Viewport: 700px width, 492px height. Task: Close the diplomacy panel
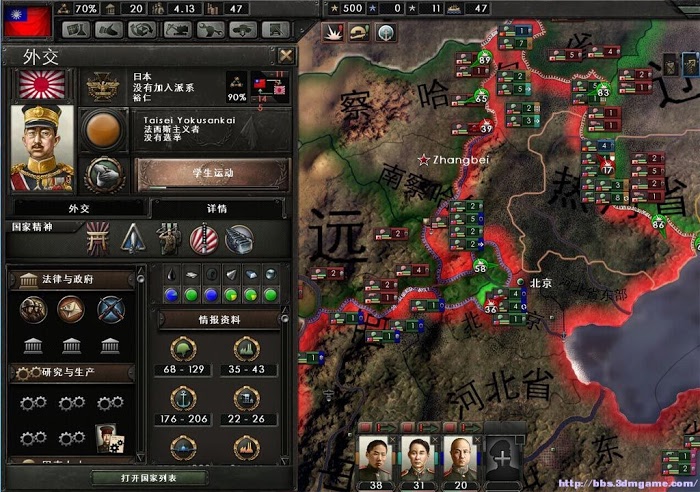286,55
